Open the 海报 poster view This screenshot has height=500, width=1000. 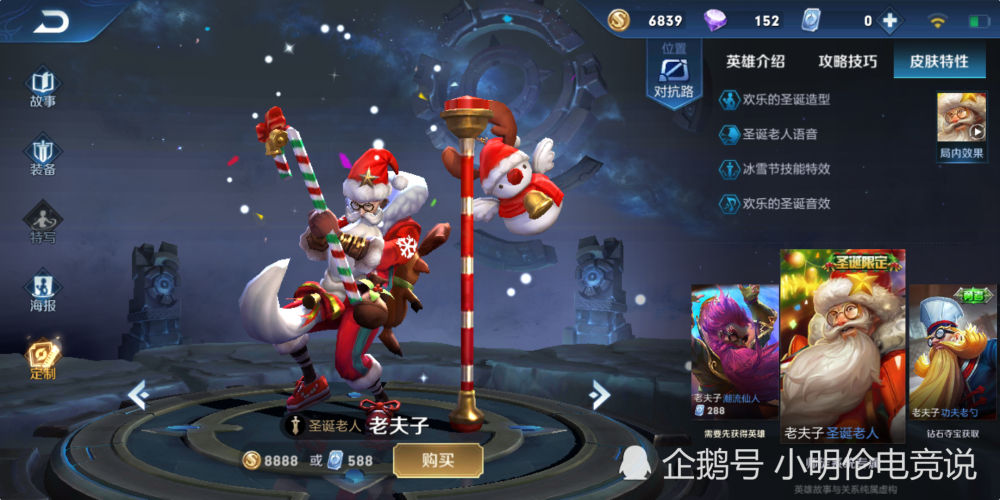click(42, 290)
